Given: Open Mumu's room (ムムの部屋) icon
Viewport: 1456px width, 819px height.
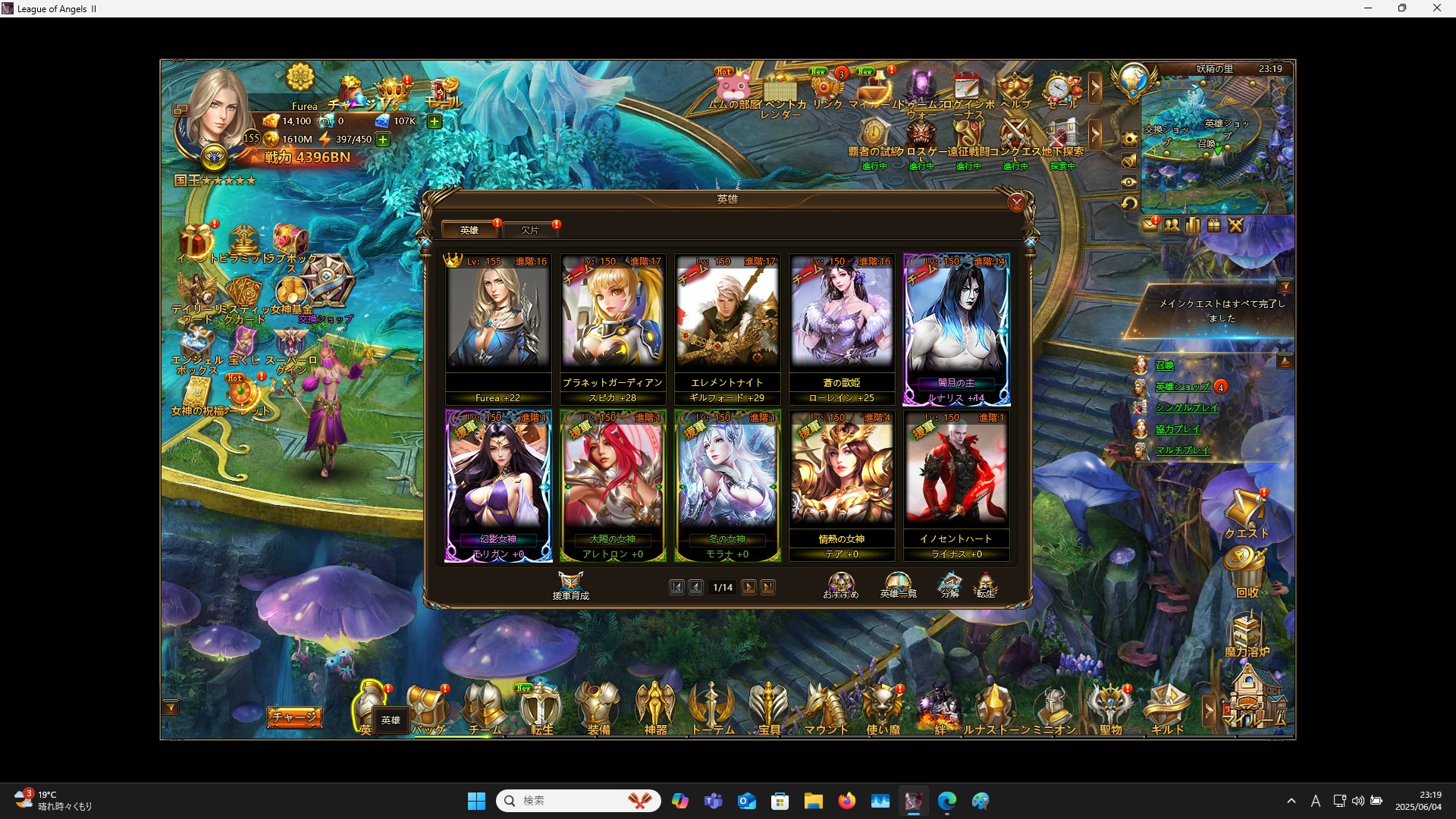Looking at the screenshot, I should 732,85.
